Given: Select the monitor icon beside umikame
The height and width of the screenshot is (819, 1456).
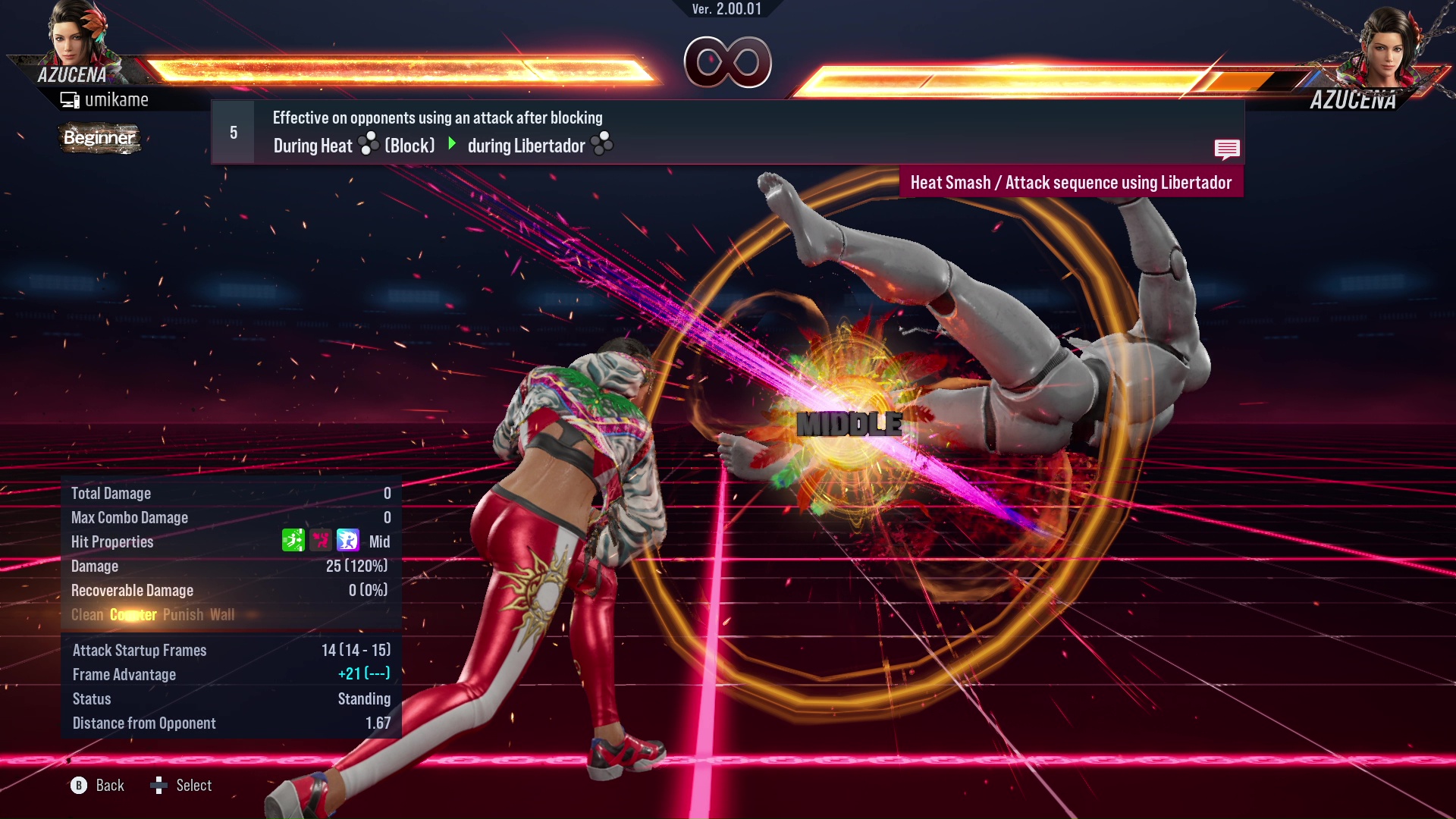Looking at the screenshot, I should click(70, 99).
